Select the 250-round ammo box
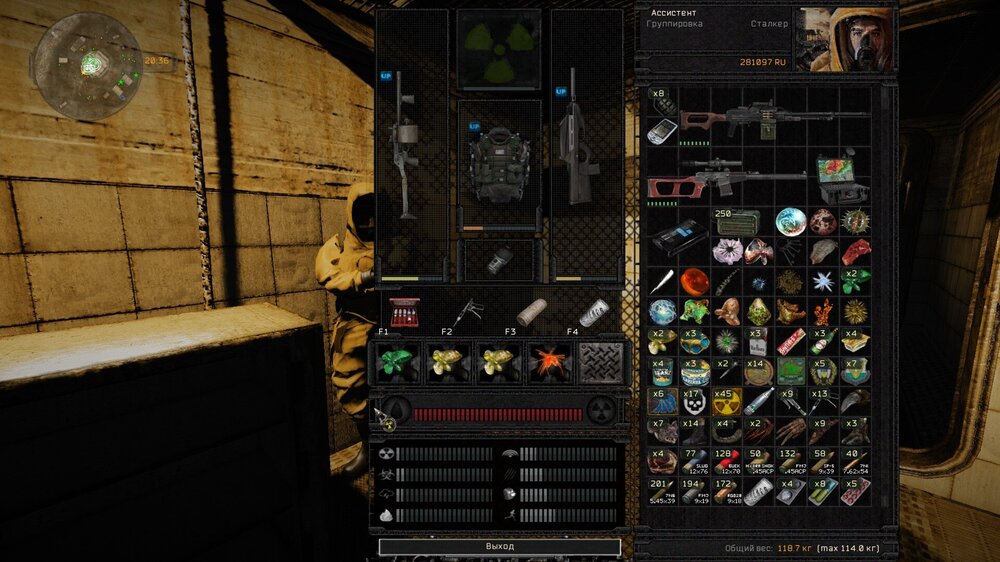 tap(737, 222)
